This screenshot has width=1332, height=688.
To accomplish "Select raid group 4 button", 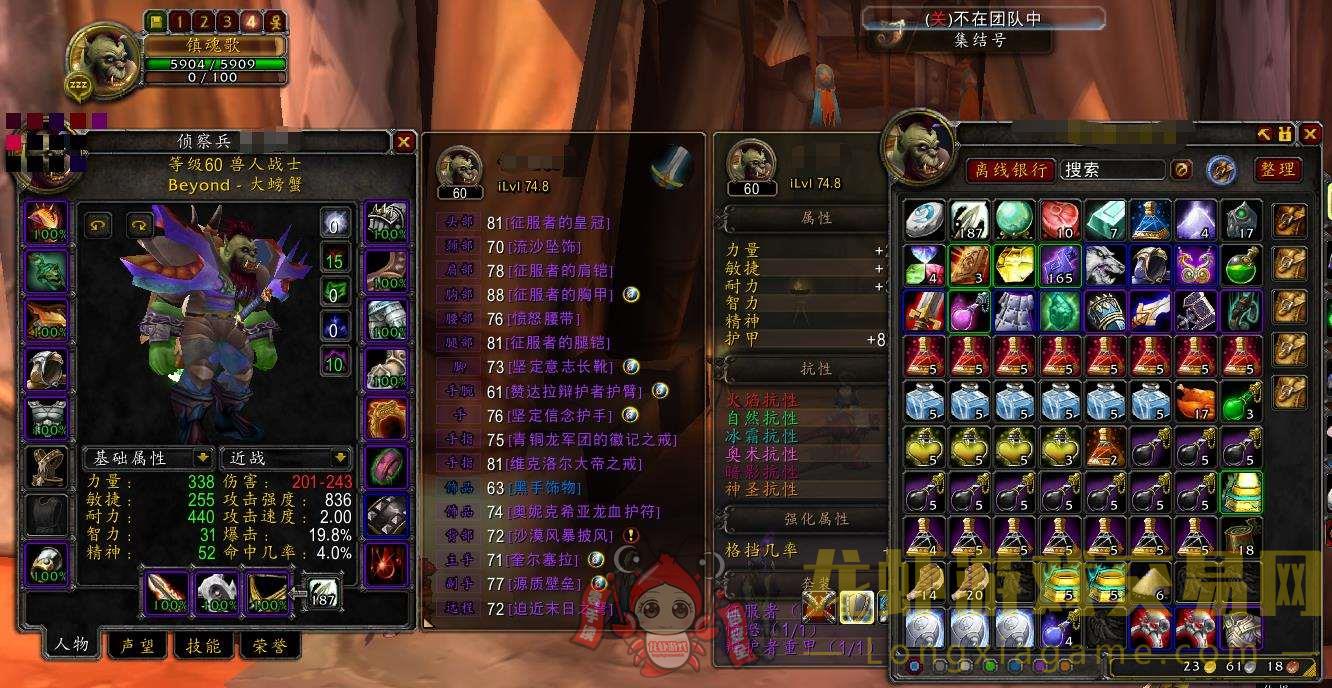I will [251, 21].
